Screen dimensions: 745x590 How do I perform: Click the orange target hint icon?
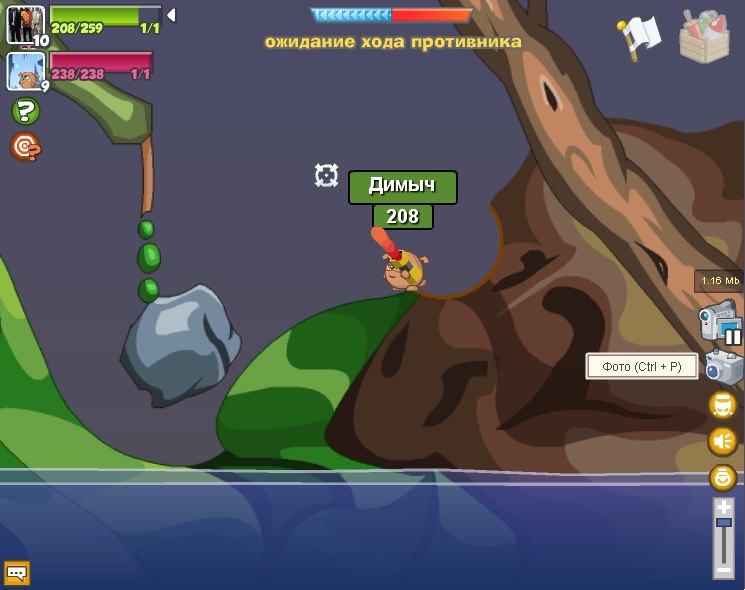coord(25,147)
